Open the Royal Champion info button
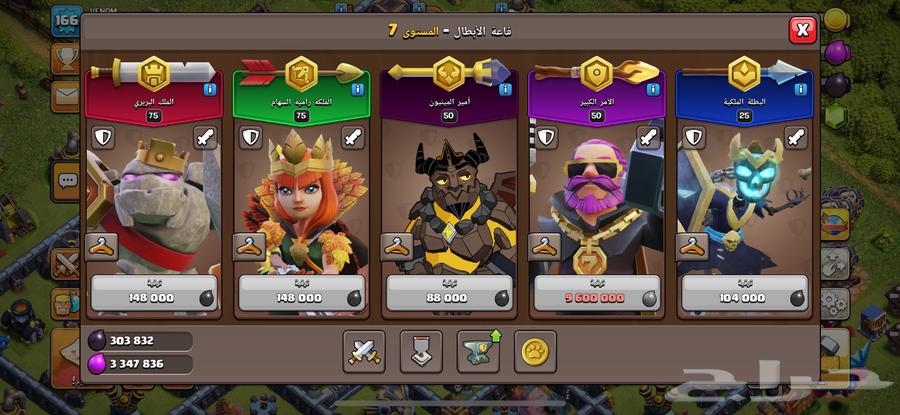The height and width of the screenshot is (415, 900). 798,90
